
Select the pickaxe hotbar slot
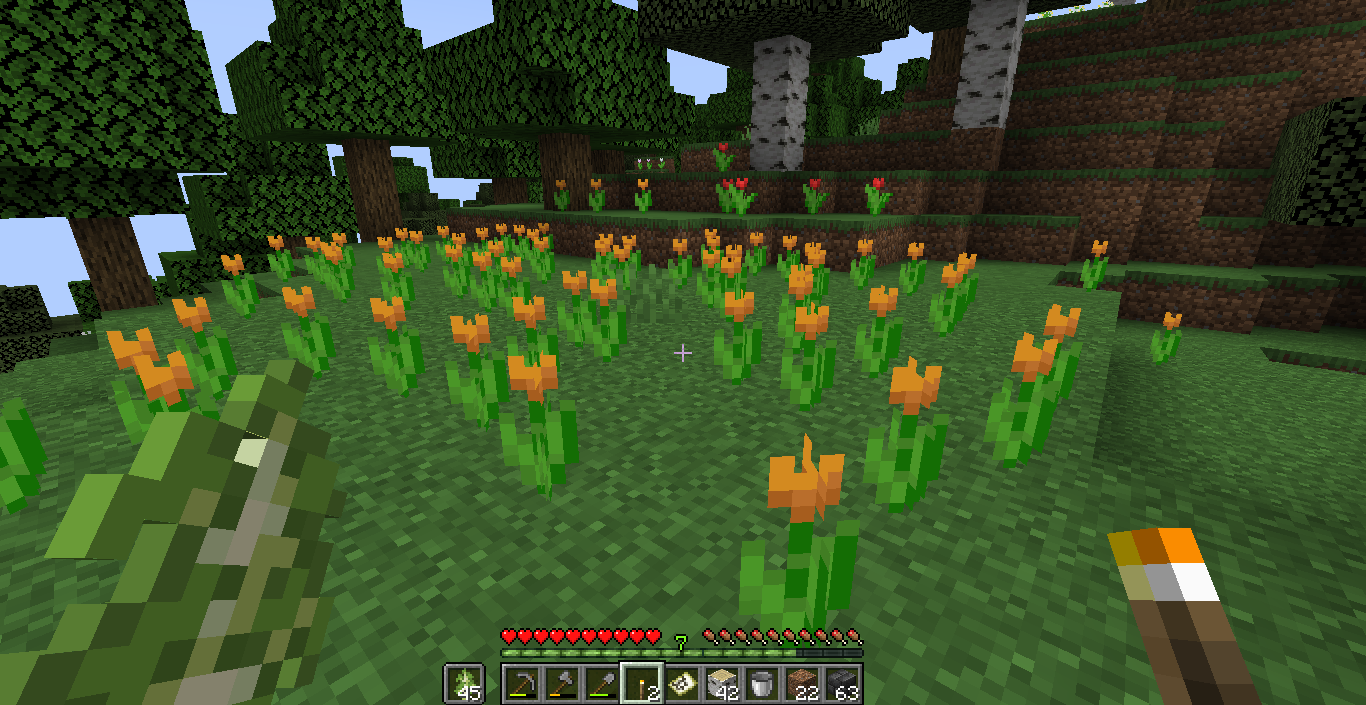[520, 684]
